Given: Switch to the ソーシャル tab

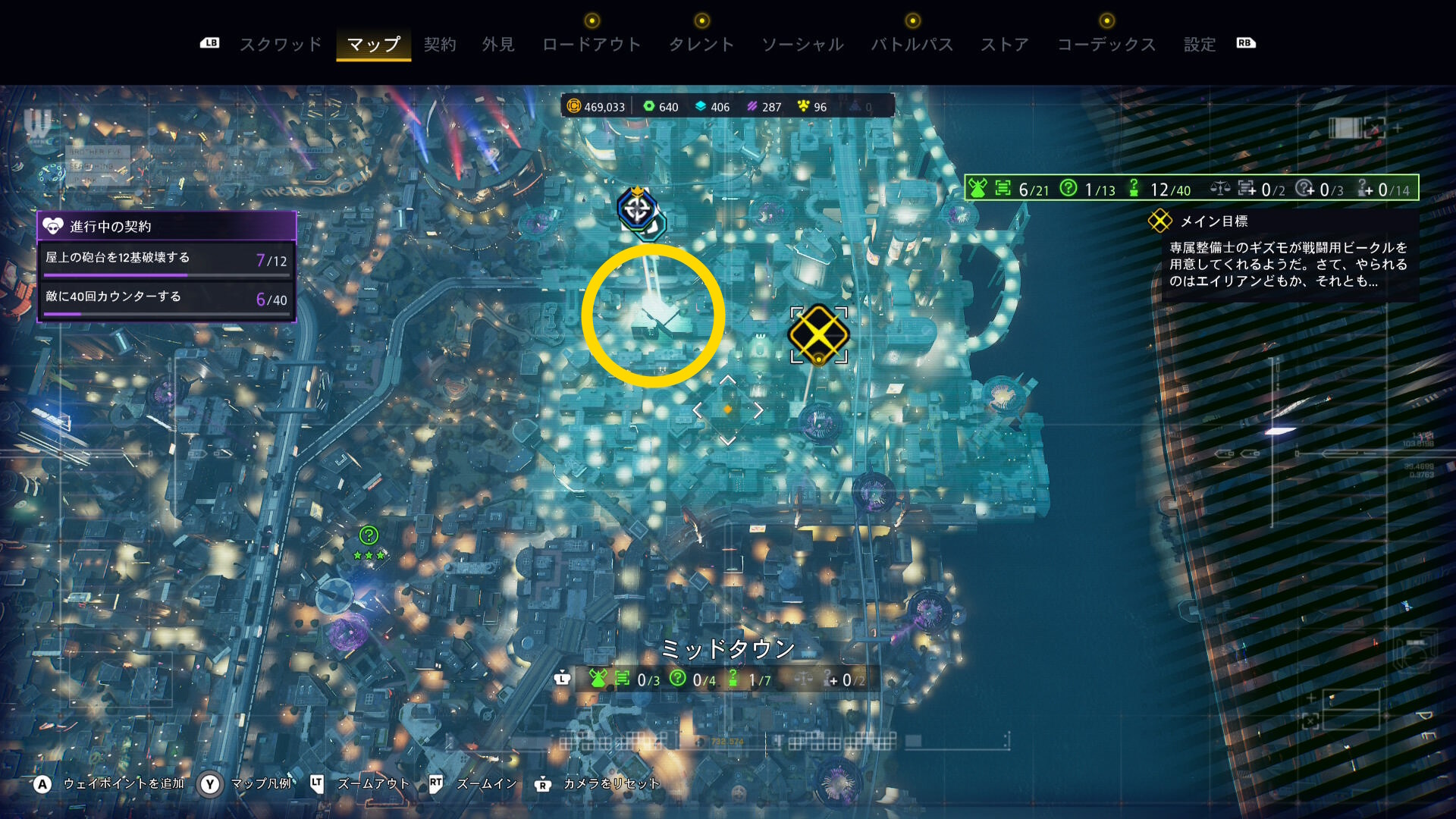Looking at the screenshot, I should 803,45.
